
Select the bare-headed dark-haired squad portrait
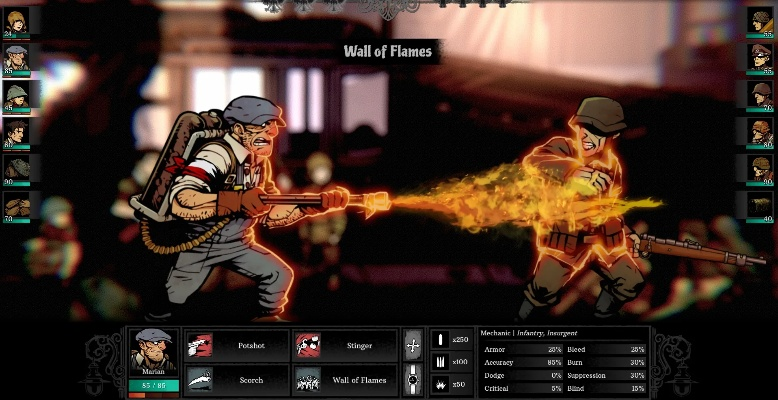coord(16,131)
